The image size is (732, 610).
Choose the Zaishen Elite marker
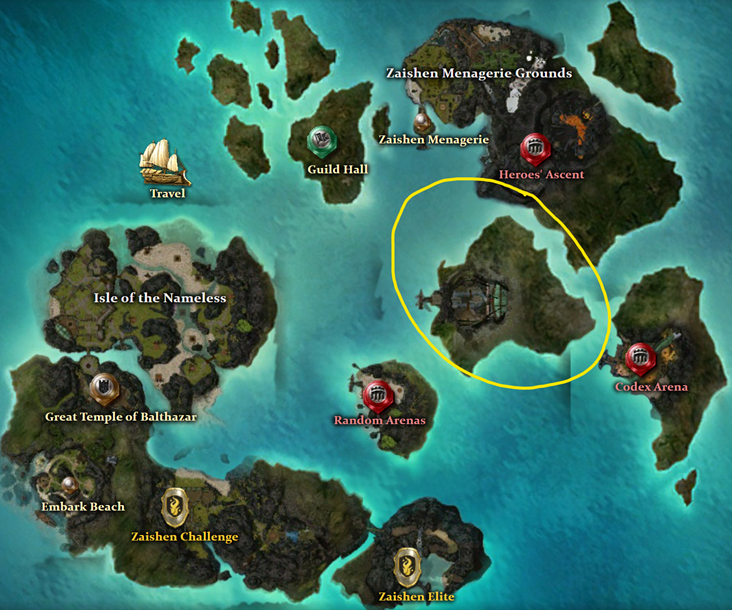(407, 565)
